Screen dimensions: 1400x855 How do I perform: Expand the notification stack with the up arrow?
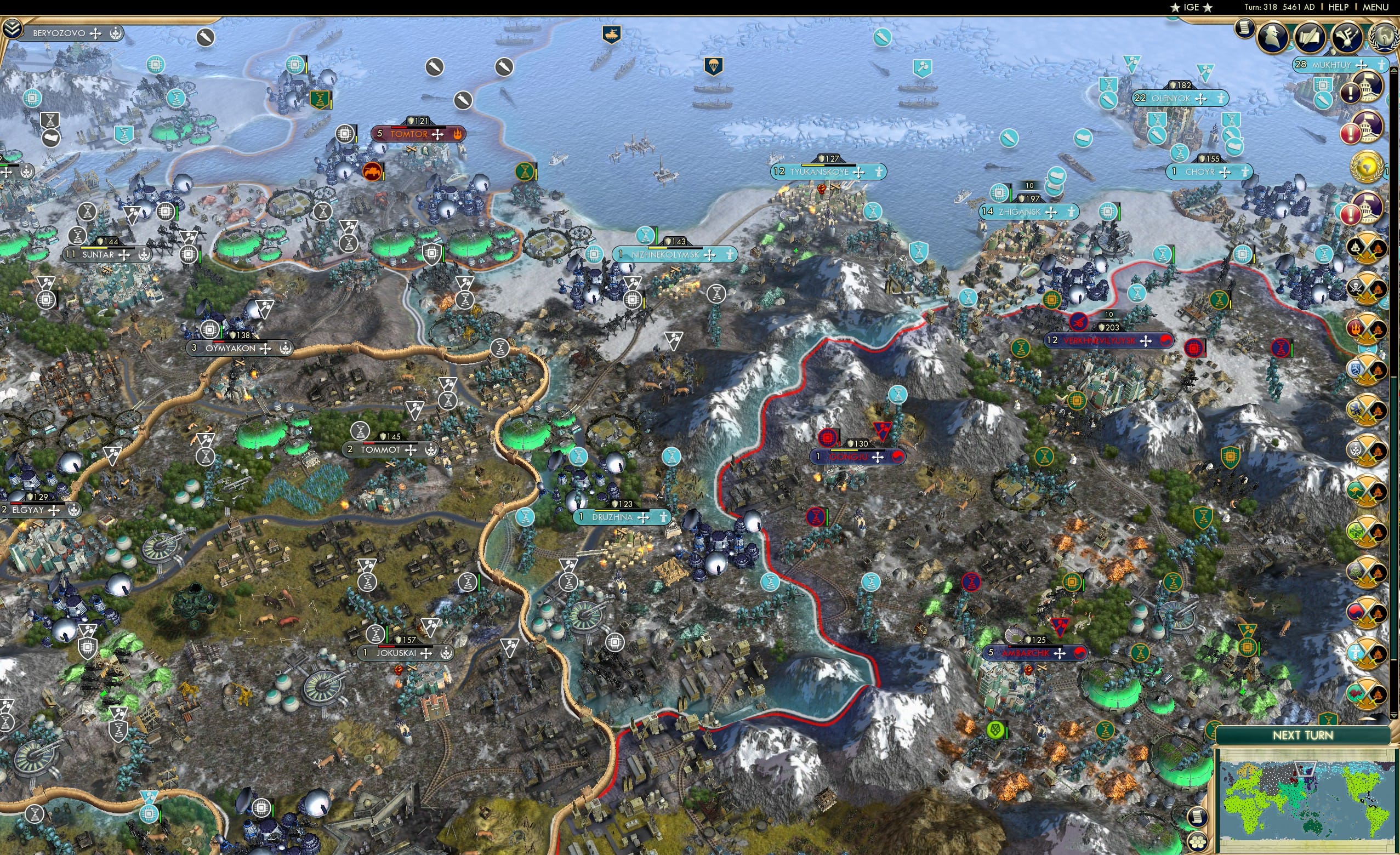tap(1394, 70)
